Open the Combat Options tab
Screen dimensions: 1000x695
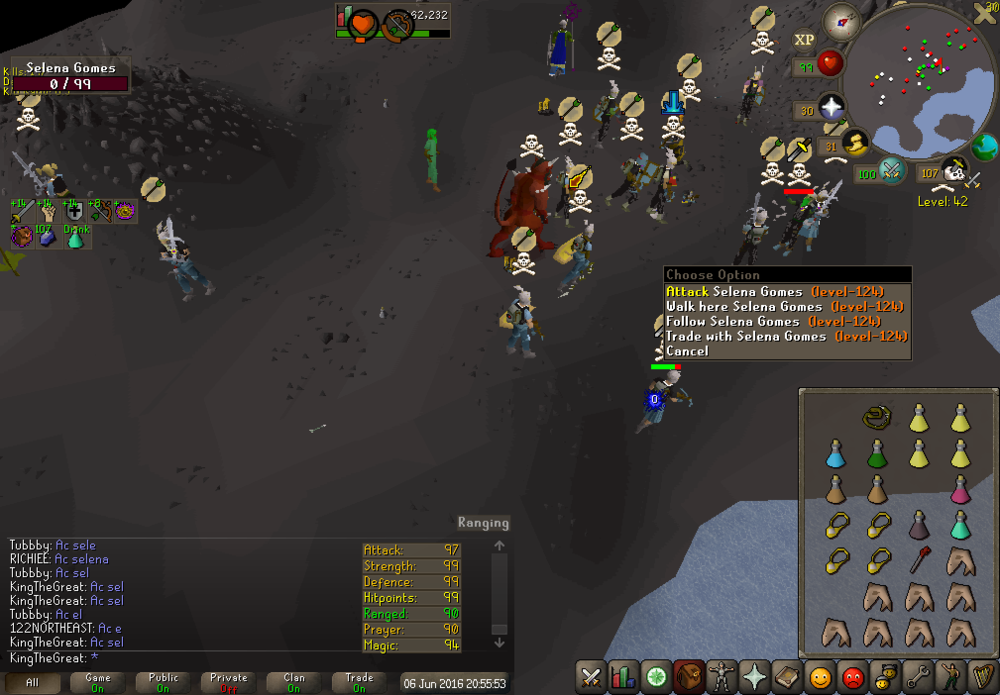591,677
